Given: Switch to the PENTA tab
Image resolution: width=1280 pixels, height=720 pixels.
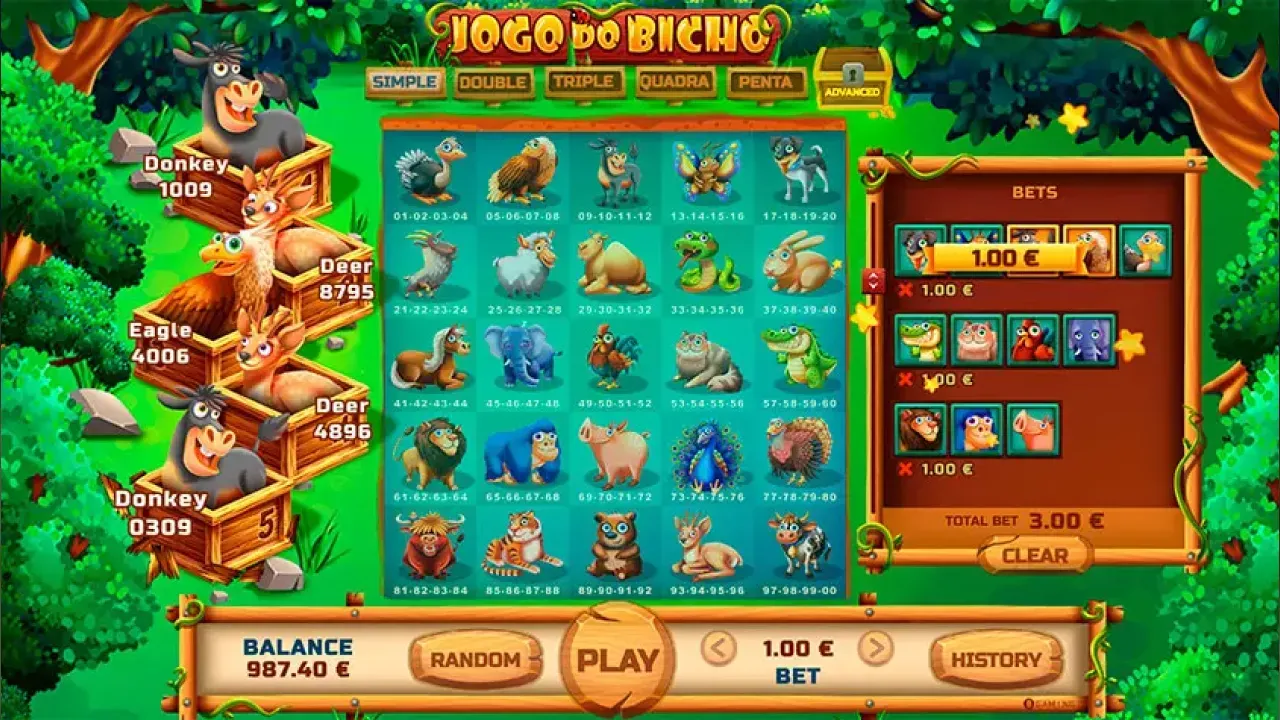Looking at the screenshot, I should pyautogui.click(x=762, y=83).
